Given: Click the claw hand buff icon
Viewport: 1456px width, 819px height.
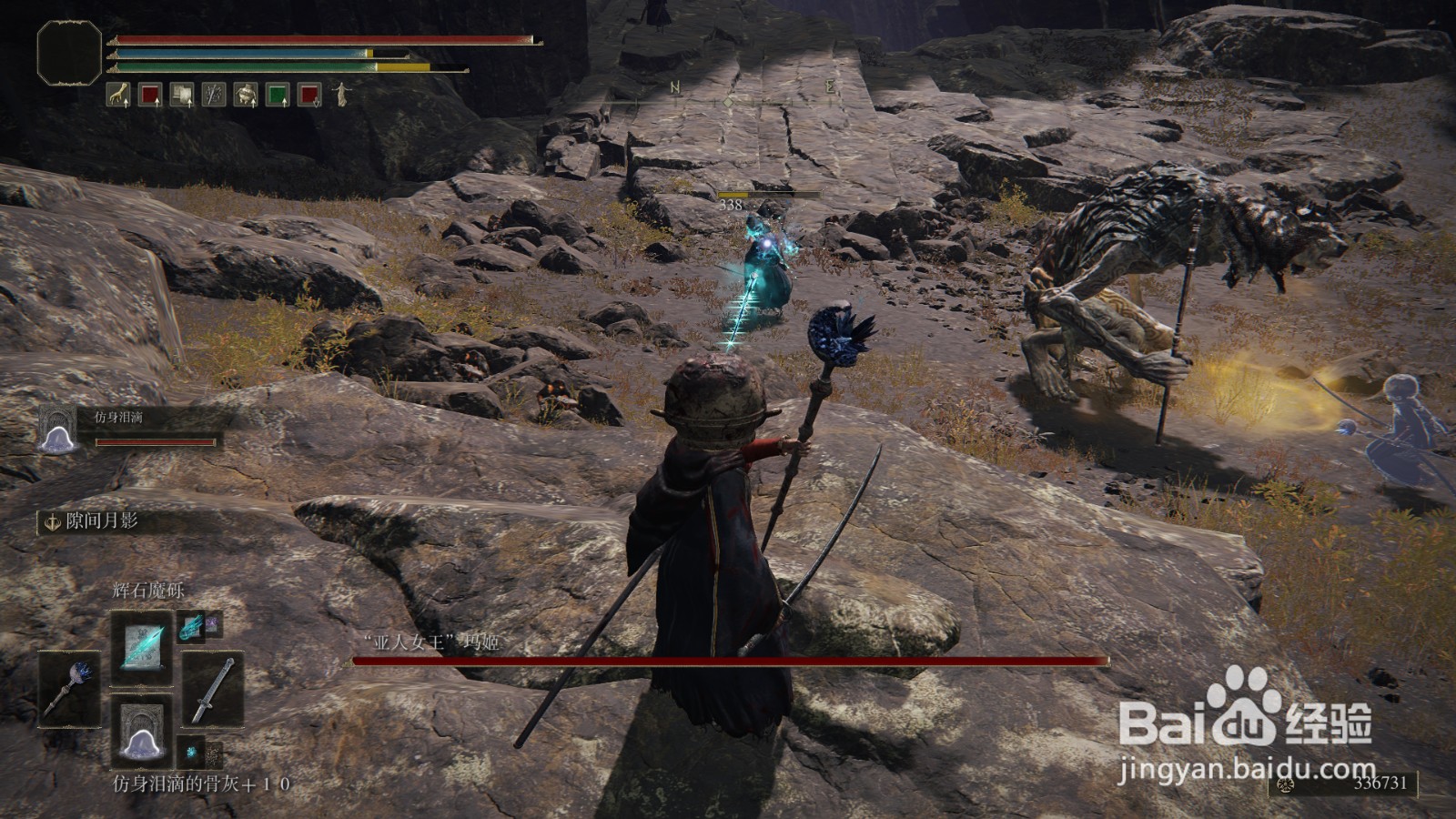Looking at the screenshot, I should (x=118, y=95).
